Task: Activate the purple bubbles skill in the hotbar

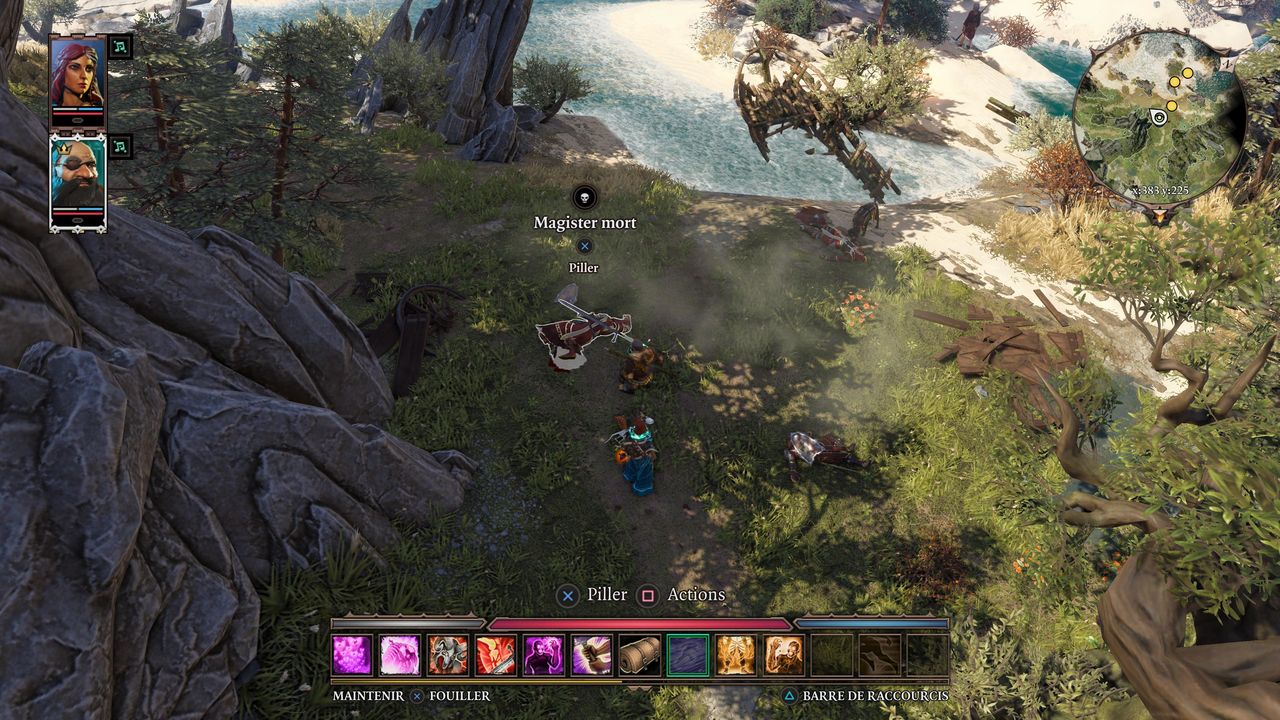Action: pos(352,655)
